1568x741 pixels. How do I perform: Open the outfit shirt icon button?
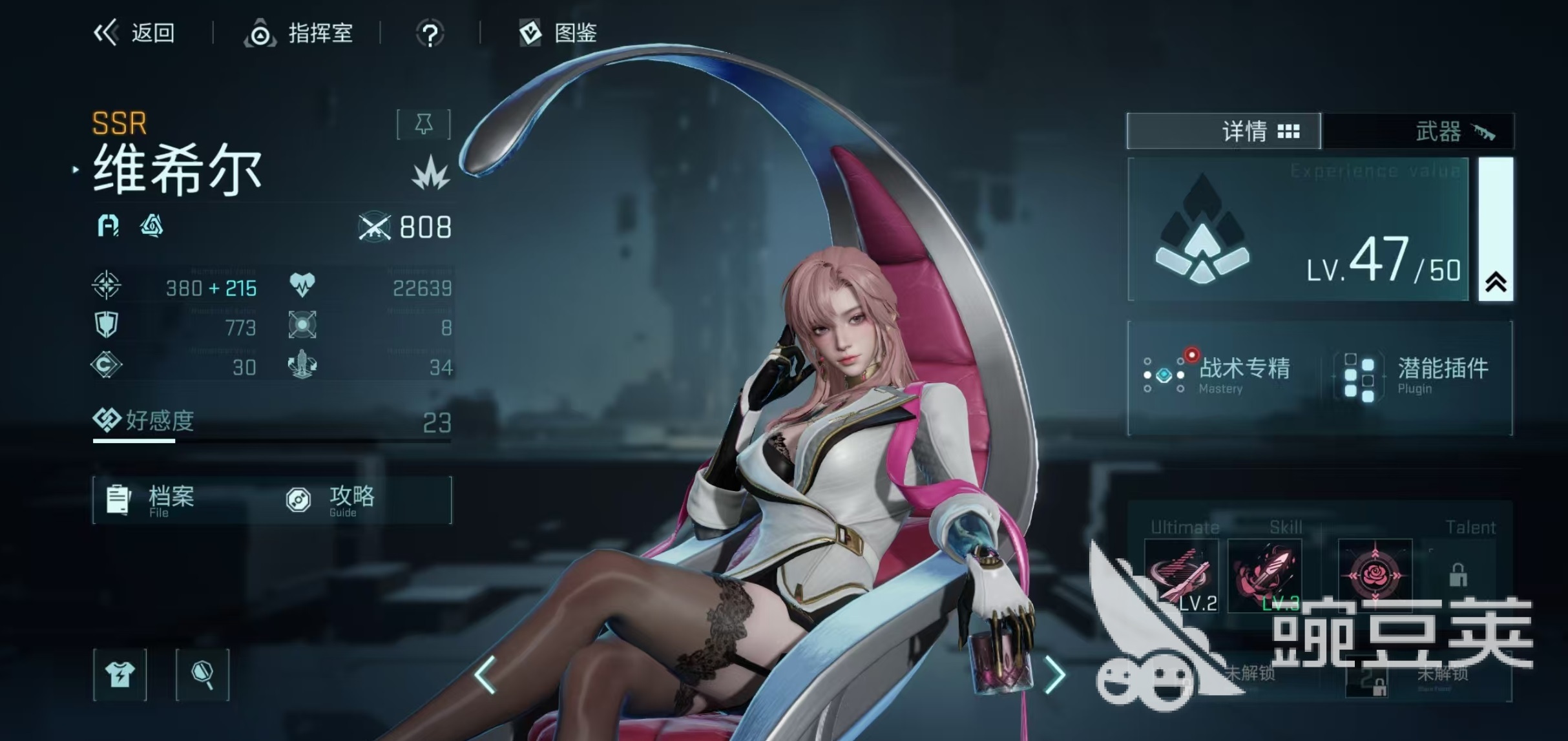[x=120, y=675]
